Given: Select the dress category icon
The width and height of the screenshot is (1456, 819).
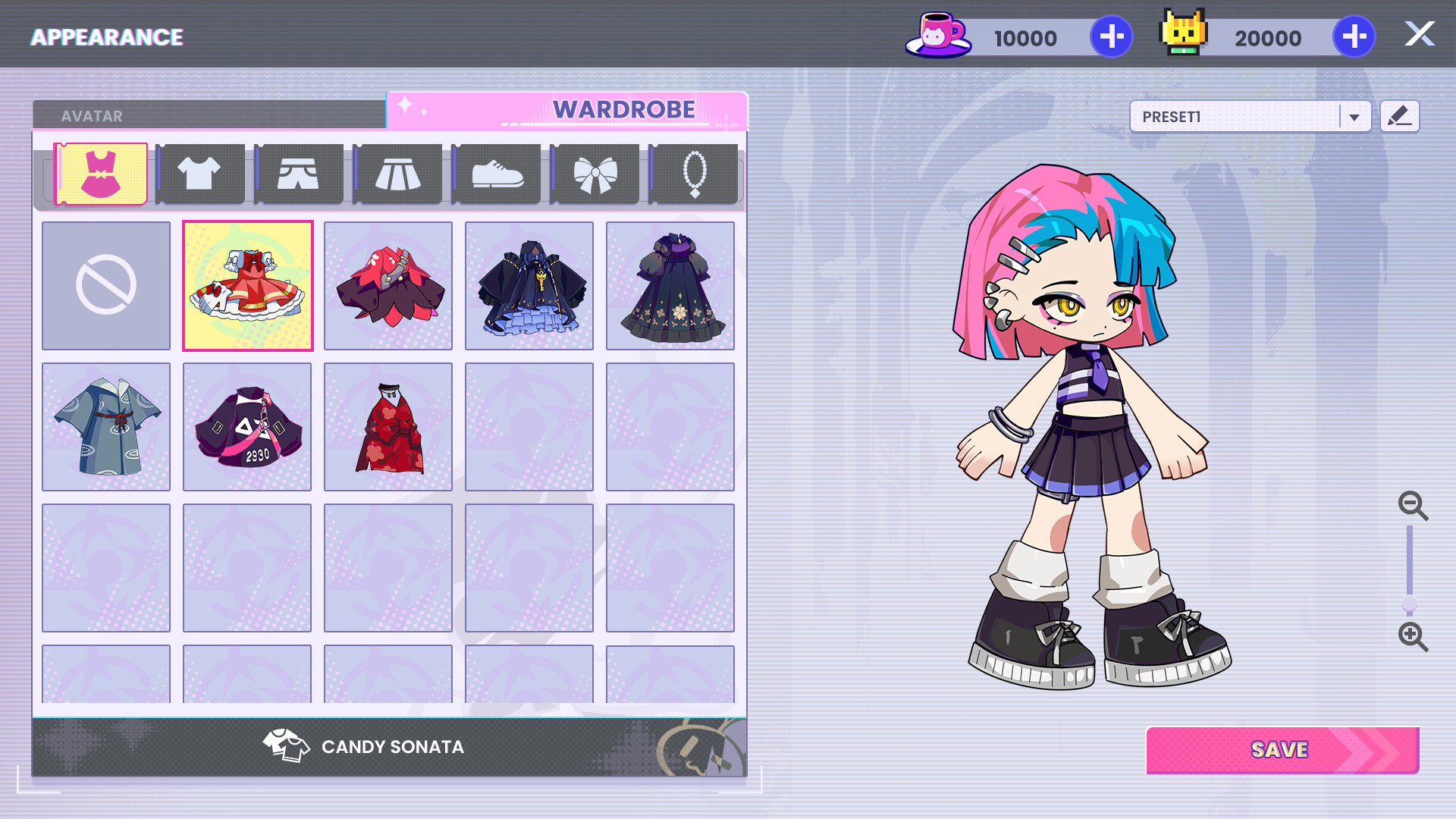Looking at the screenshot, I should pyautogui.click(x=101, y=173).
